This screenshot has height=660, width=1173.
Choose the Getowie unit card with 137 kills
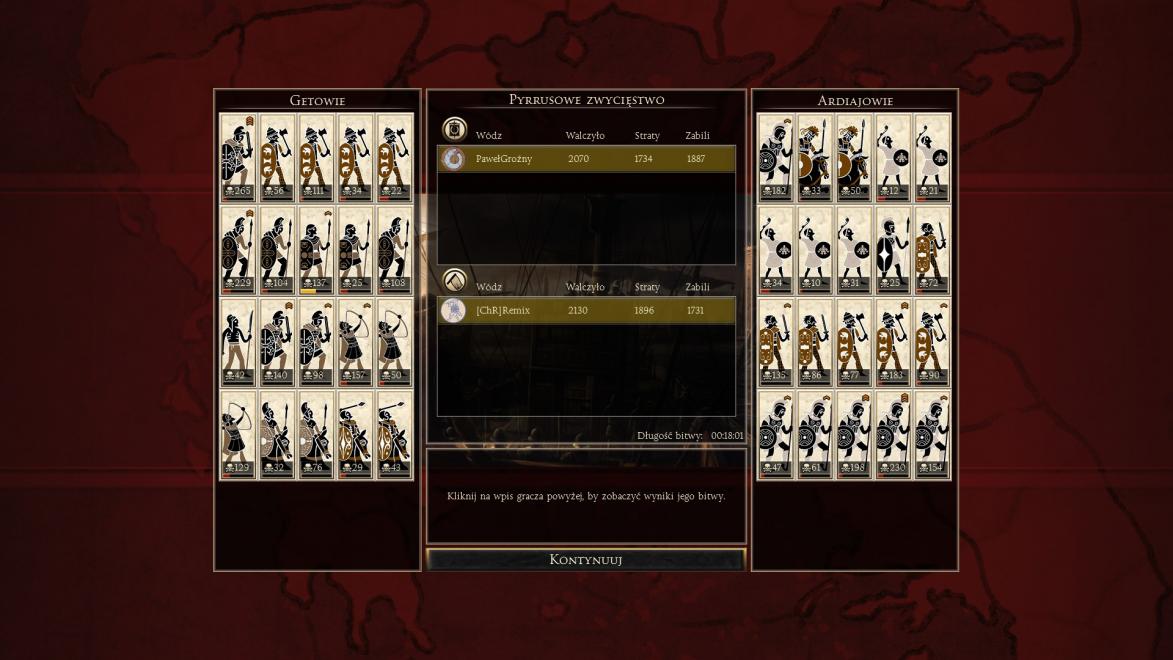click(x=316, y=251)
